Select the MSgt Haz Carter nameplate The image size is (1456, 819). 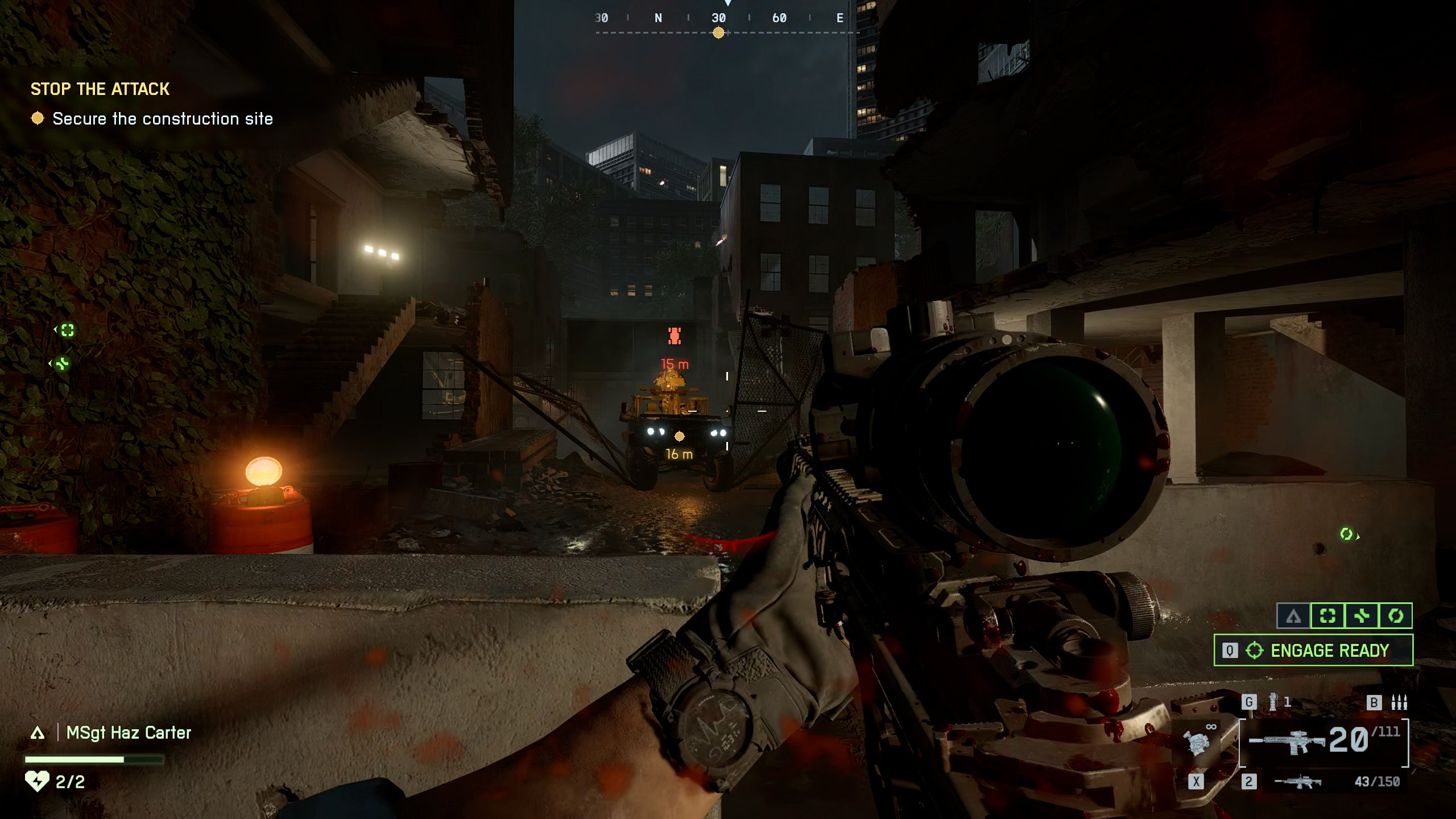(x=129, y=733)
